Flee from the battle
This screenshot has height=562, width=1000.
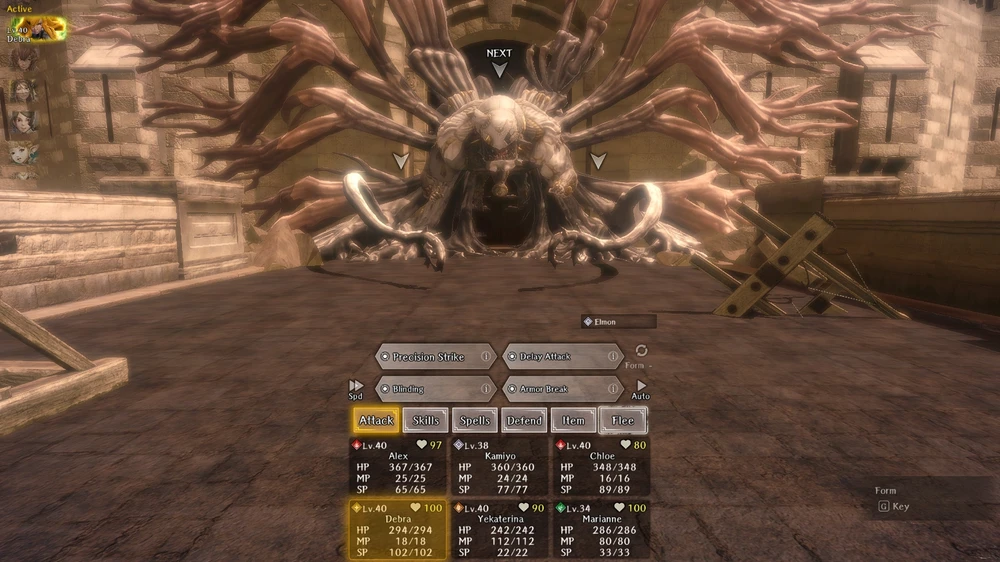622,421
